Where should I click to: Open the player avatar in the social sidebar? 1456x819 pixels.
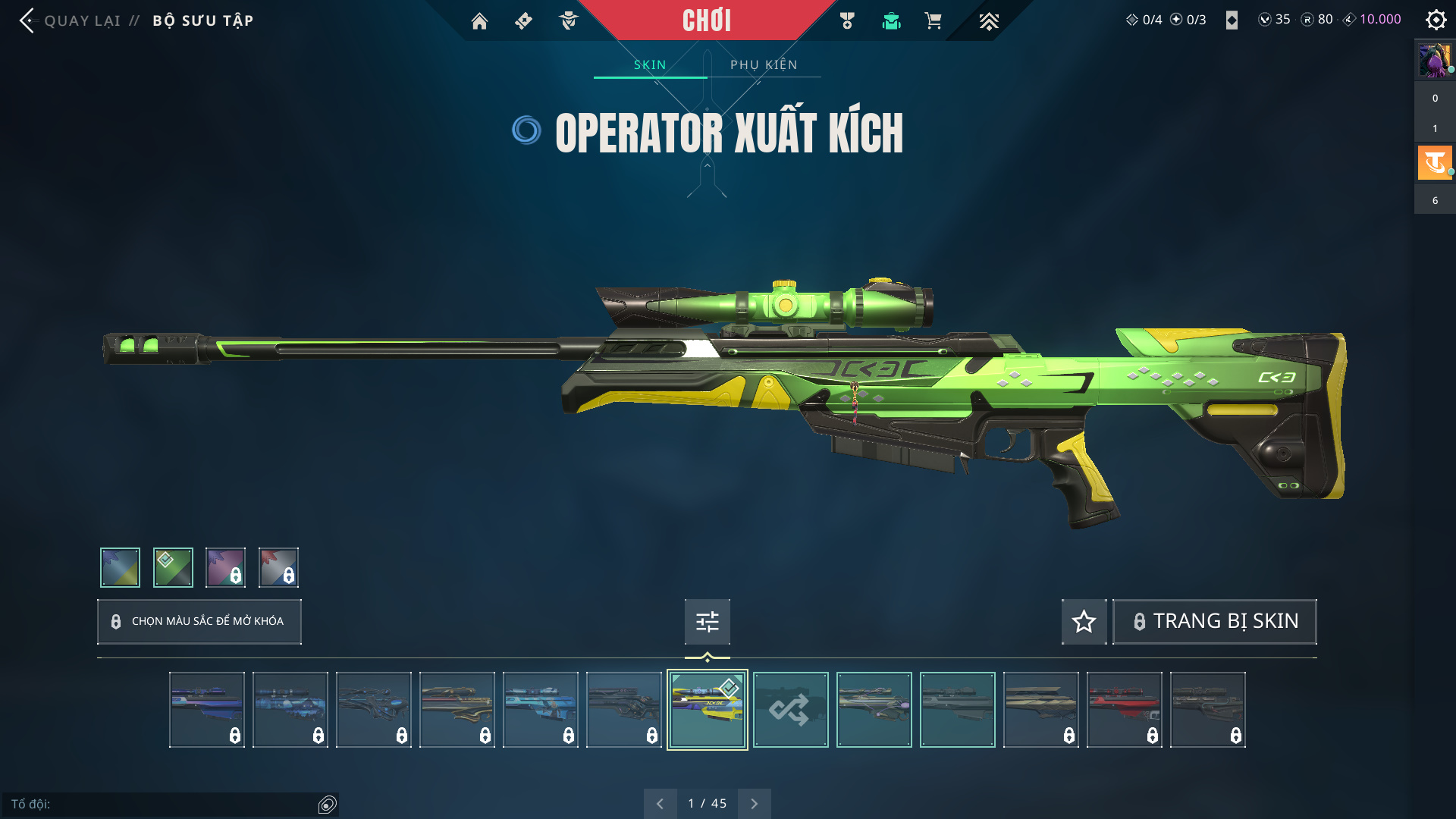pos(1435,61)
